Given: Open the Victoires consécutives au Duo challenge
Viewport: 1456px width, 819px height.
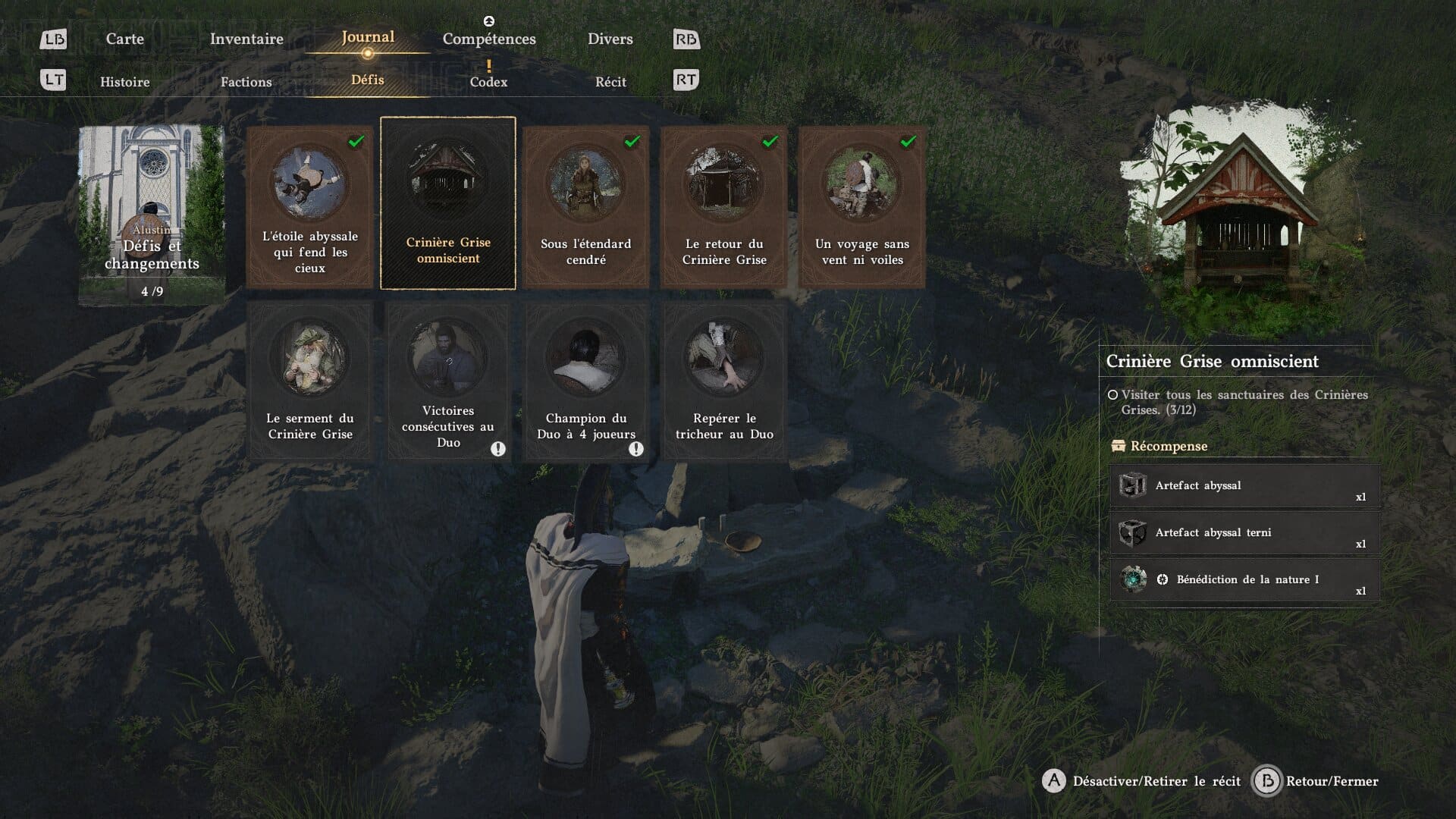Looking at the screenshot, I should [x=448, y=381].
